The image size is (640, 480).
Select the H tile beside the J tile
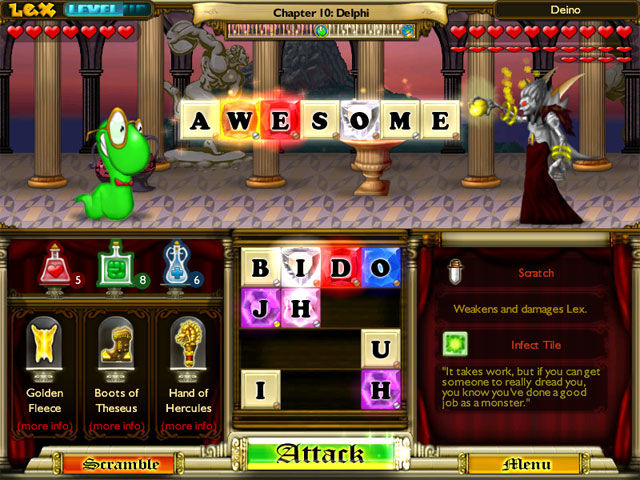(300, 308)
